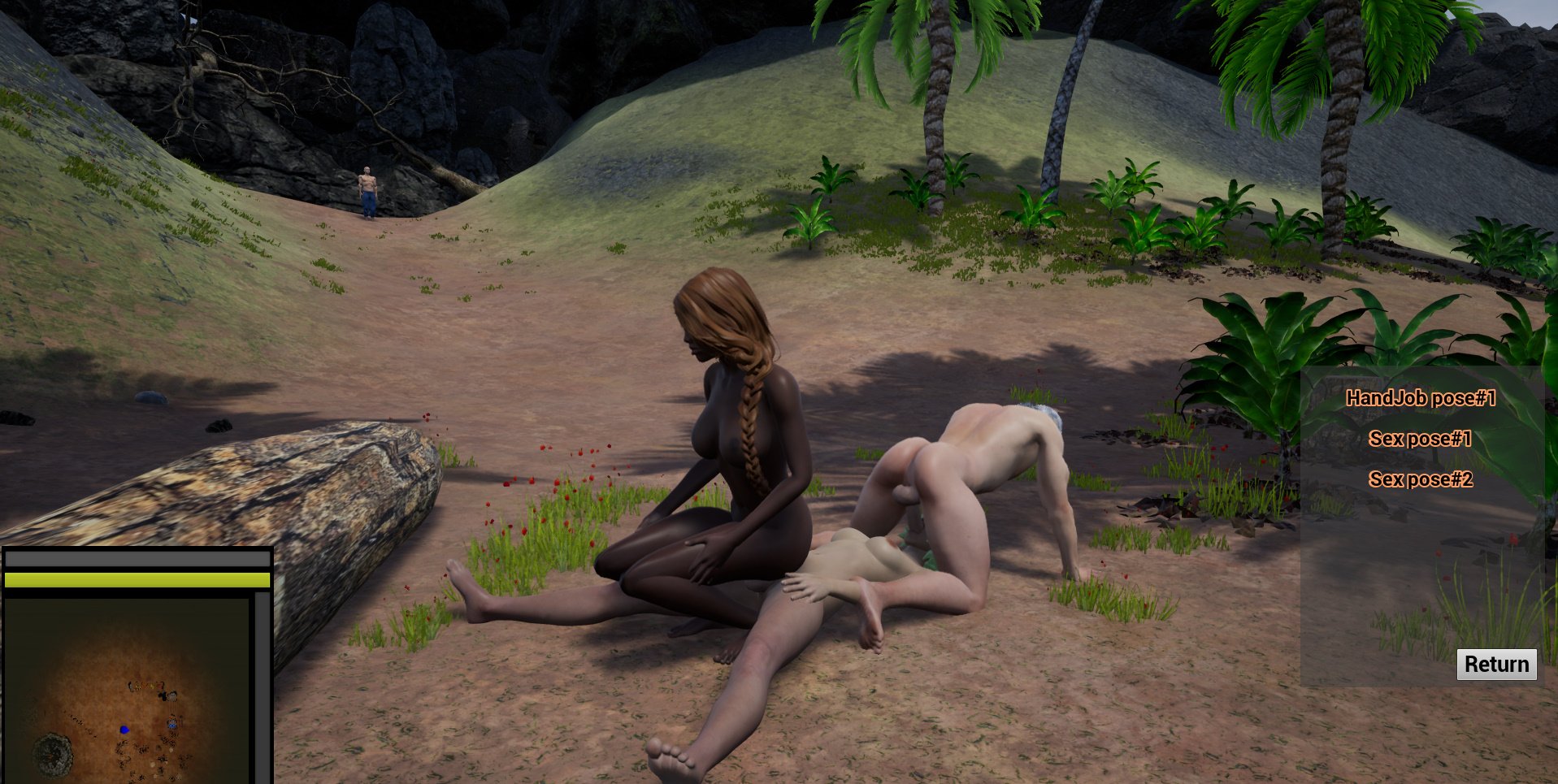Click the minimap in the corner
The height and width of the screenshot is (784, 1558).
128,691
